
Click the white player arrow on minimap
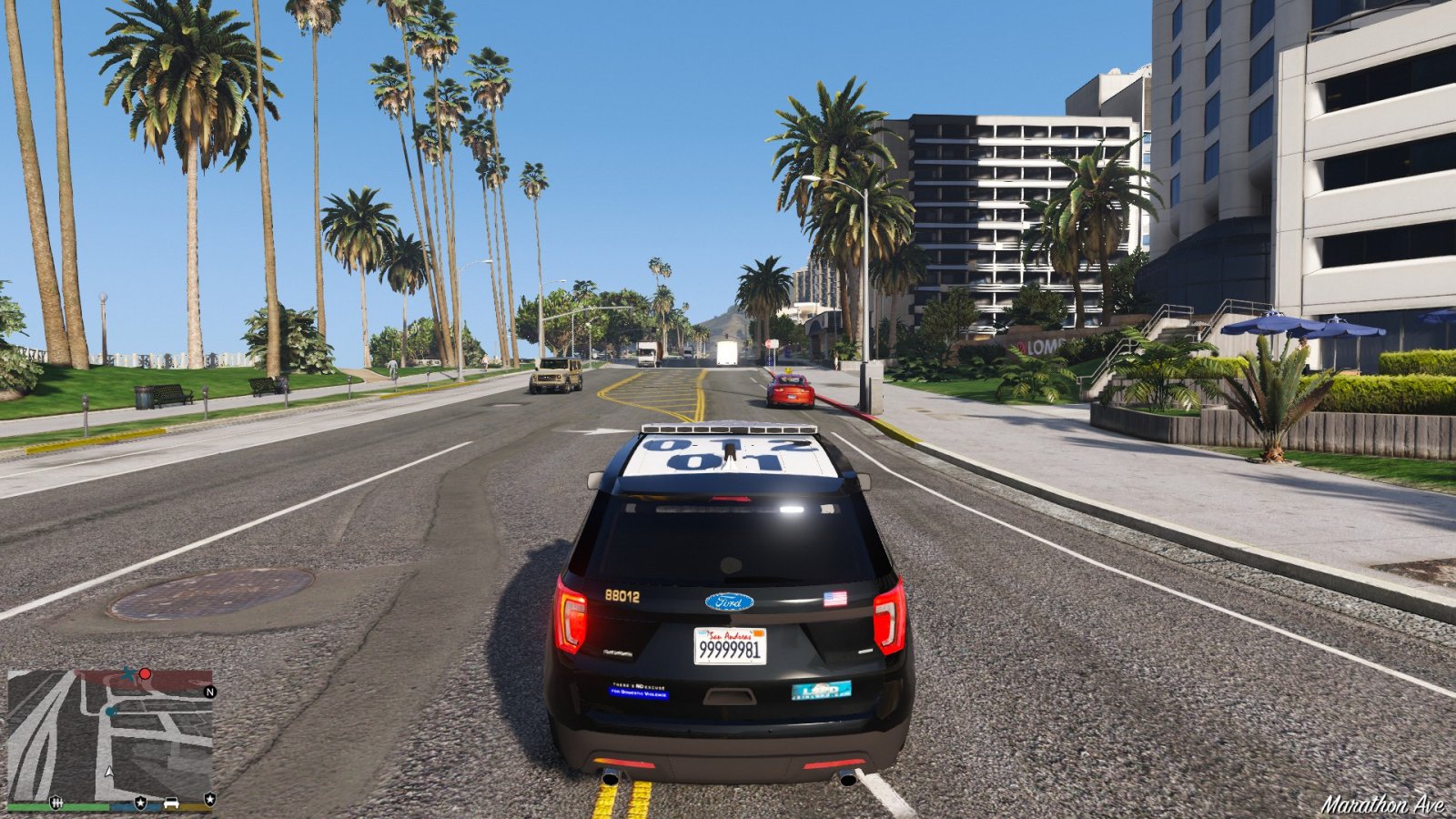110,772
